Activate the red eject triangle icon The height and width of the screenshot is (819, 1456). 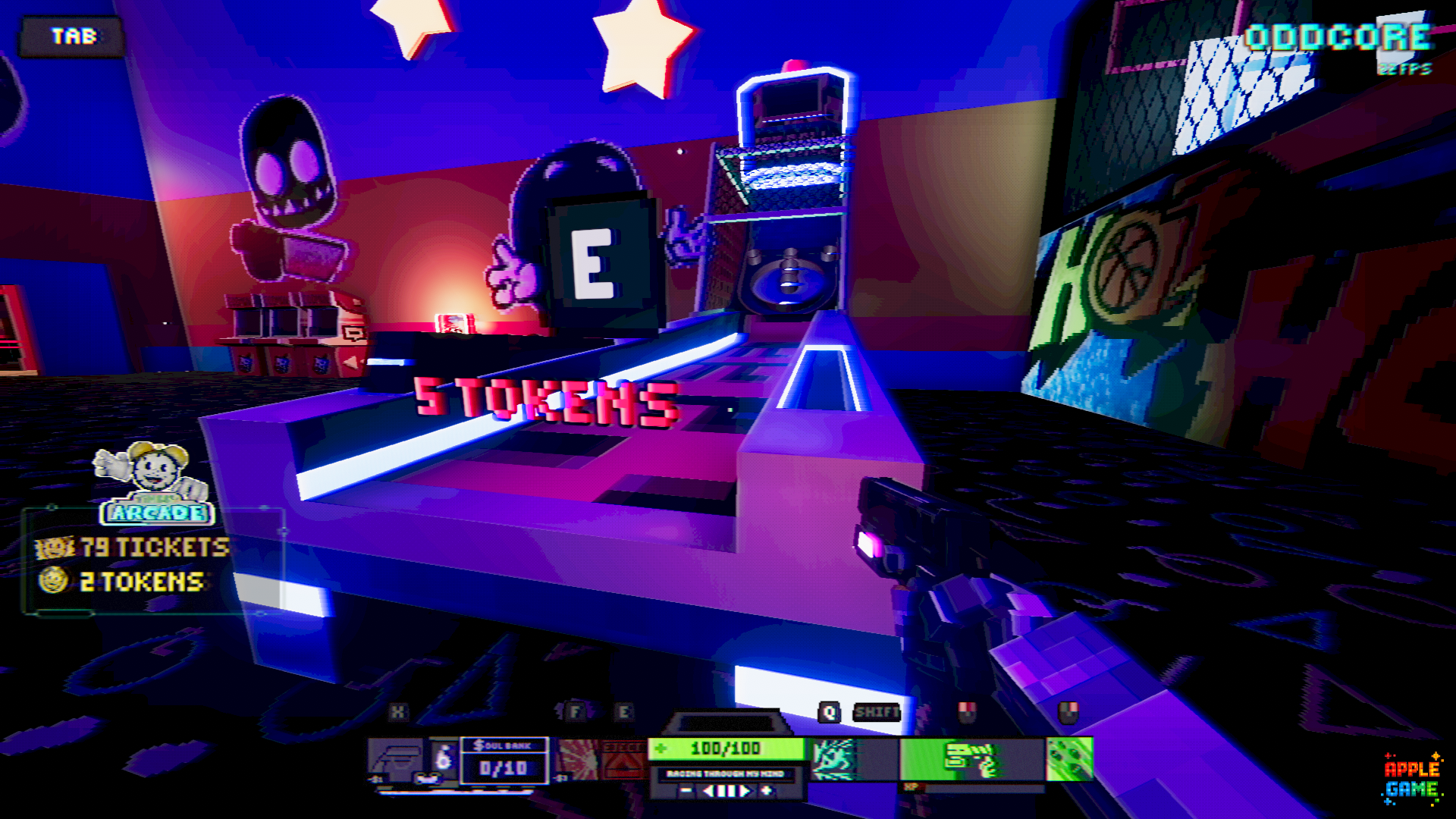[x=623, y=760]
